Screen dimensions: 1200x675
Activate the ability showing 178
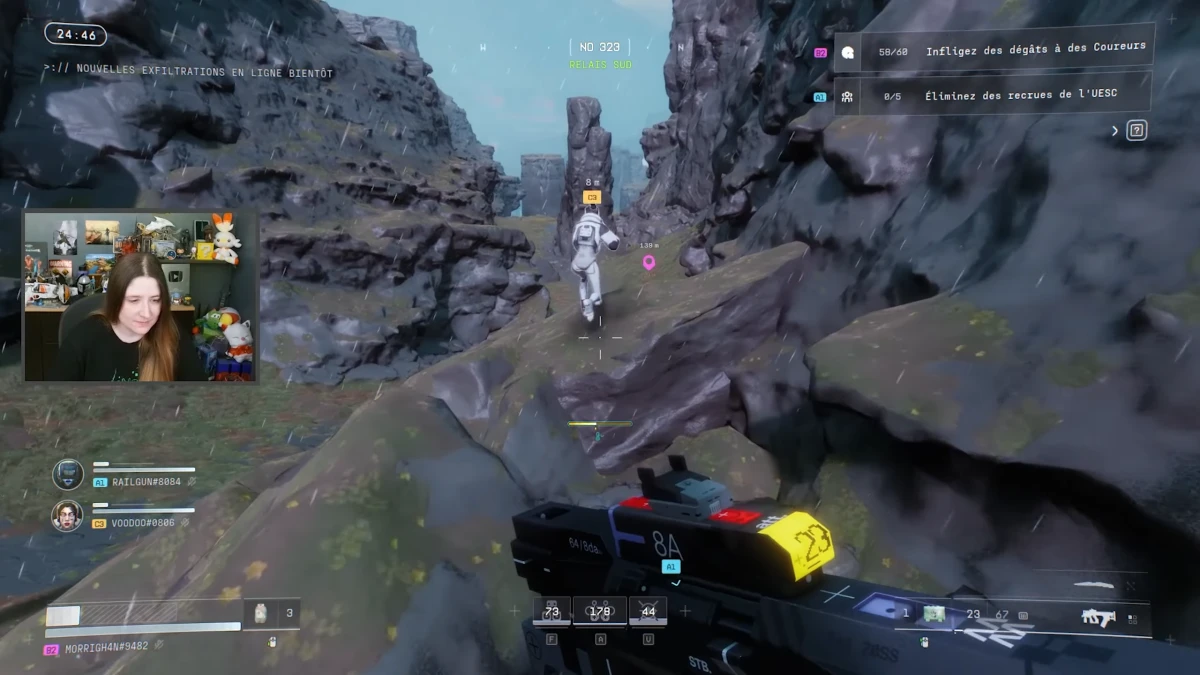(x=600, y=611)
